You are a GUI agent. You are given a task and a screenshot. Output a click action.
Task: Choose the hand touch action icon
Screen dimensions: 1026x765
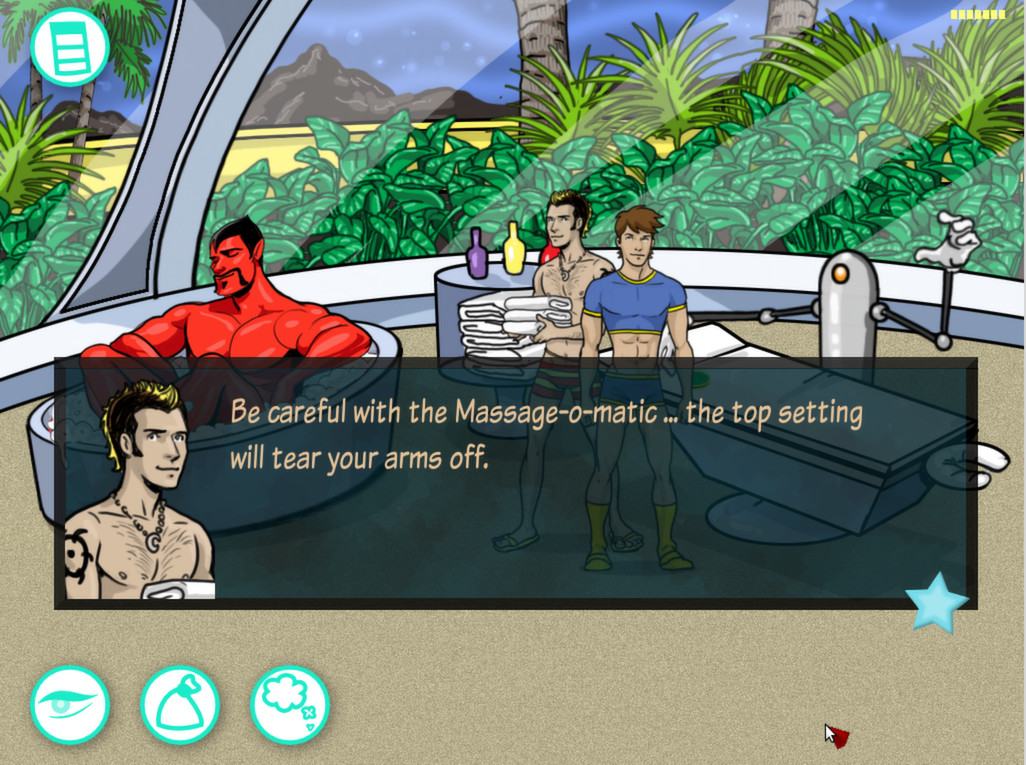coord(180,704)
